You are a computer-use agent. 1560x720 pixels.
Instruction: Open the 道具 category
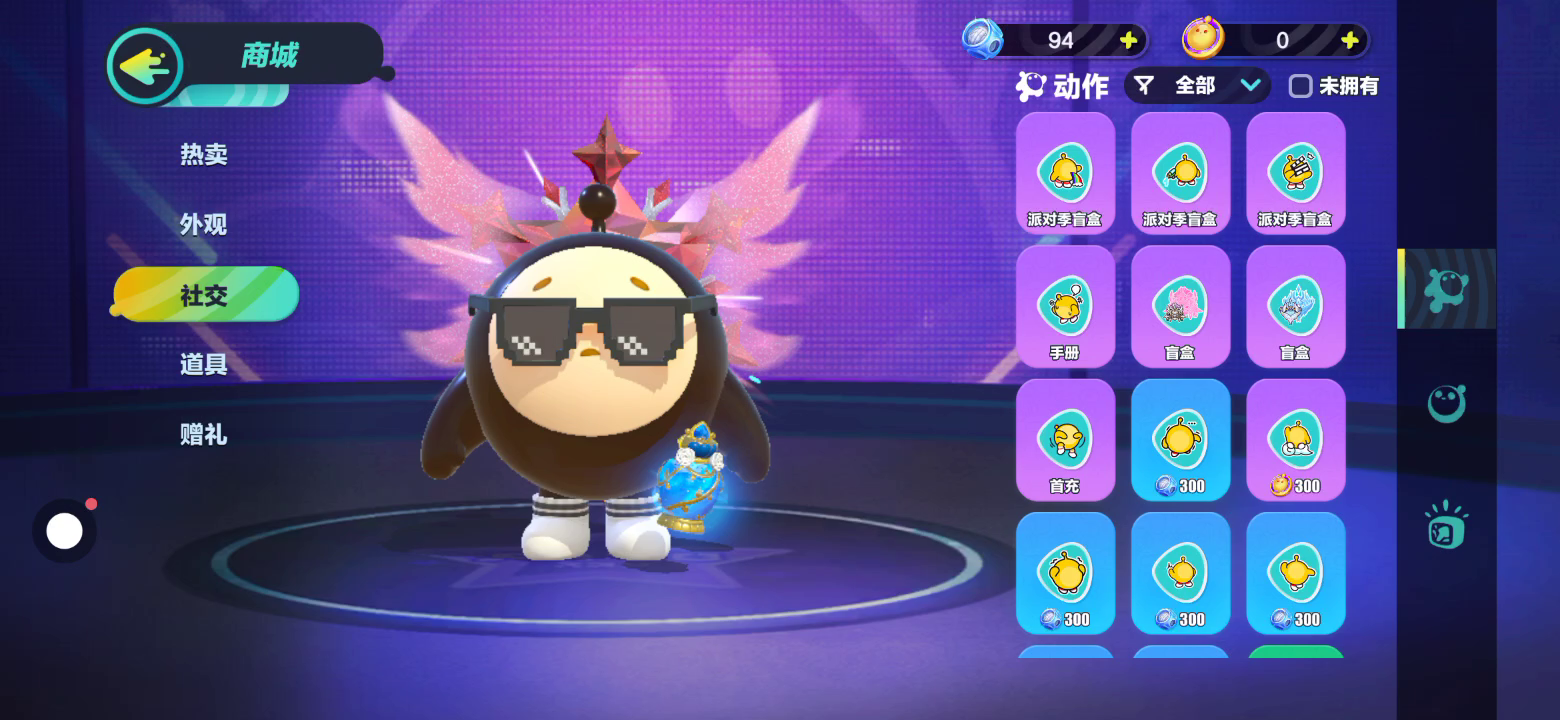204,364
